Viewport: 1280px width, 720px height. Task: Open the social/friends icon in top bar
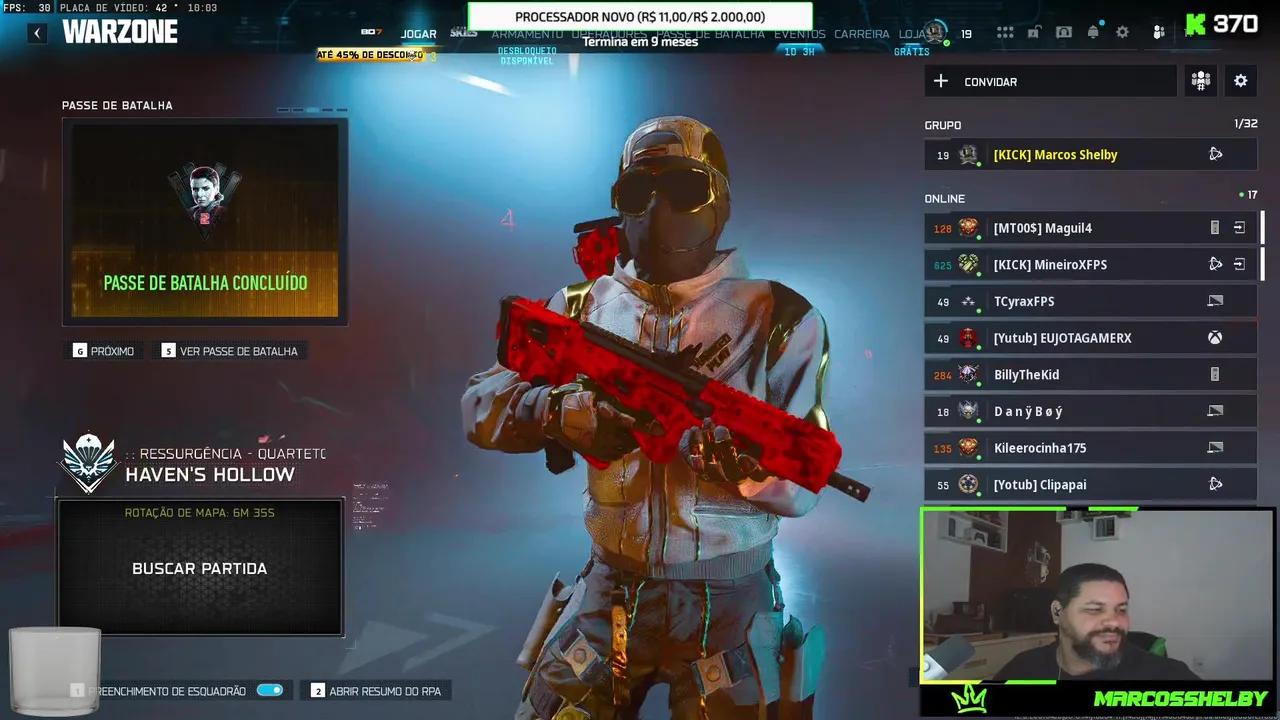(1158, 33)
